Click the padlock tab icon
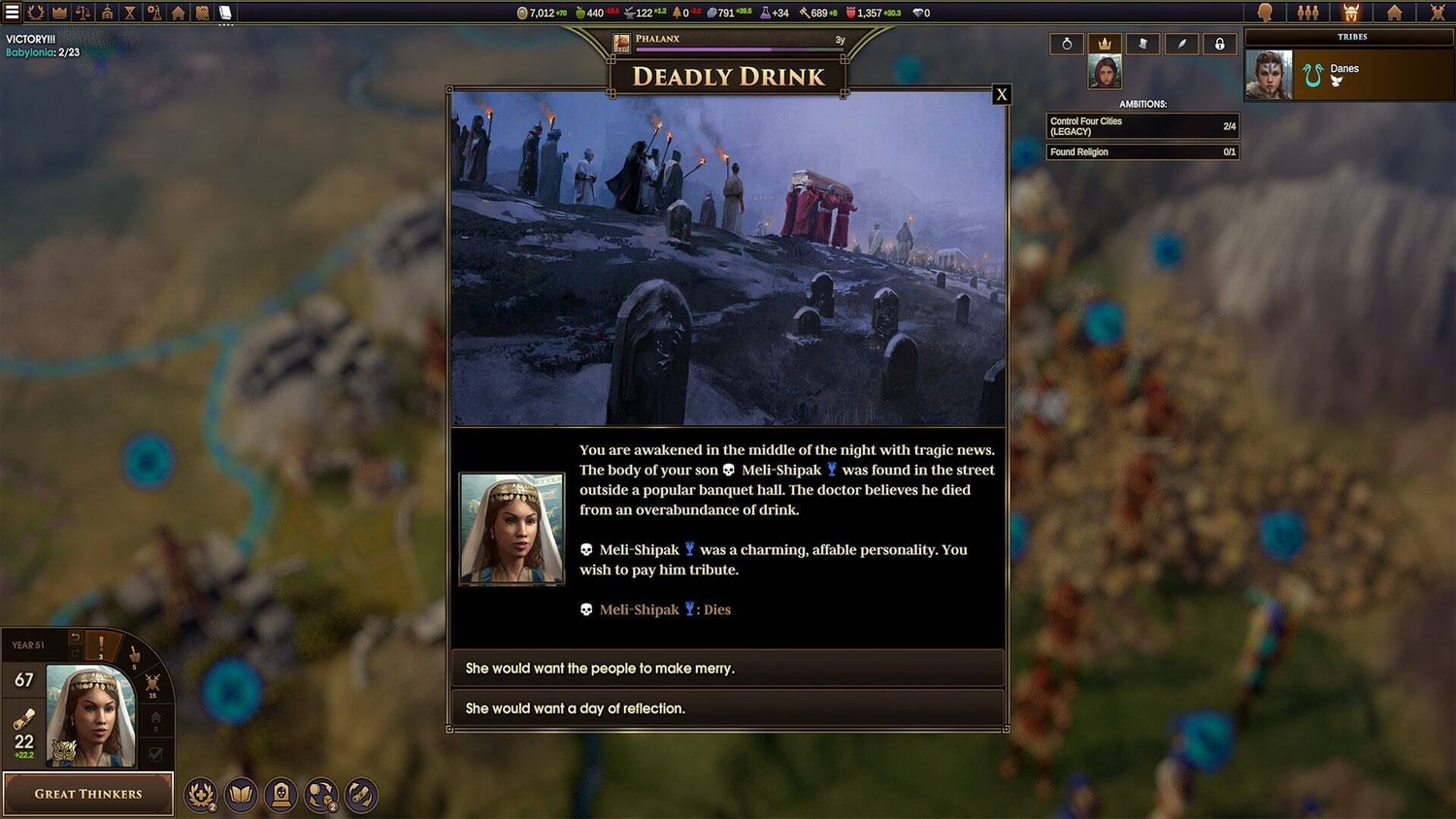 pyautogui.click(x=1219, y=44)
